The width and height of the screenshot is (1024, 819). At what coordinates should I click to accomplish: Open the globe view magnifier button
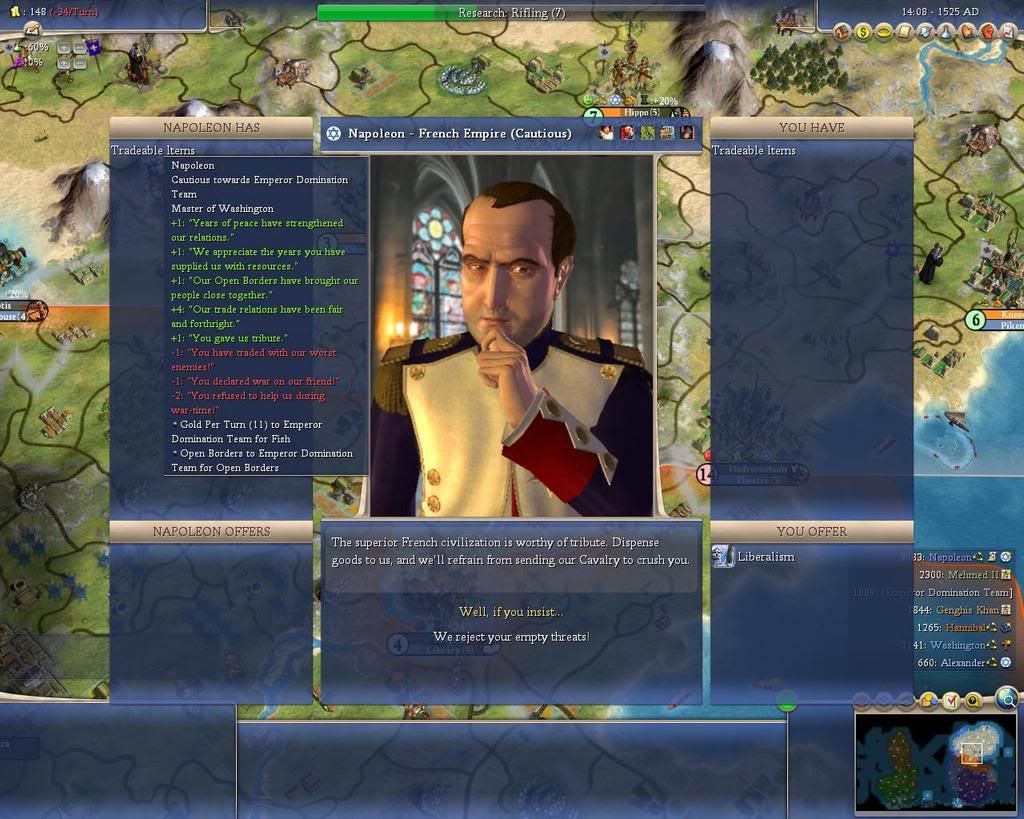1007,698
